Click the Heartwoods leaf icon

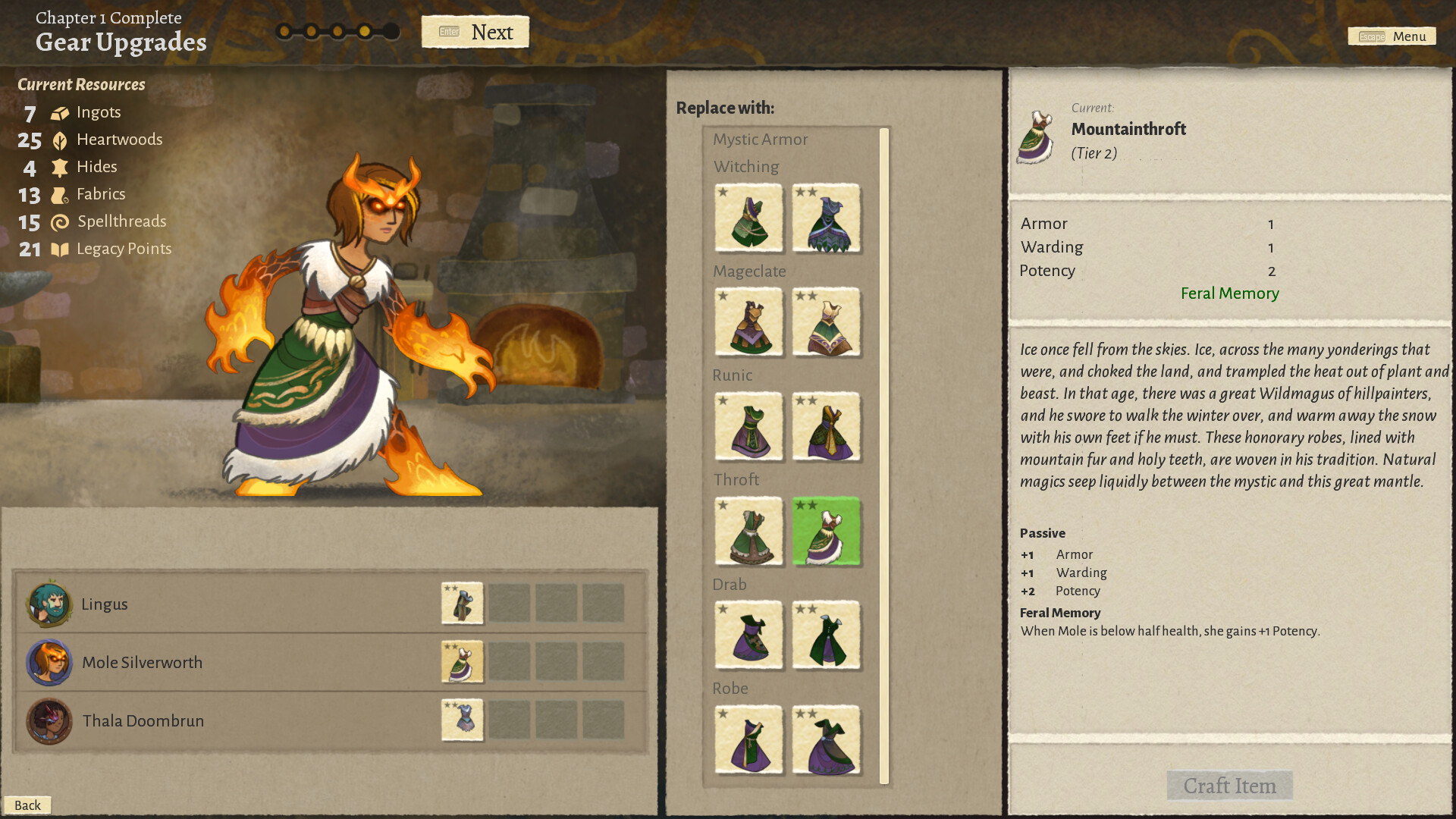coord(59,140)
